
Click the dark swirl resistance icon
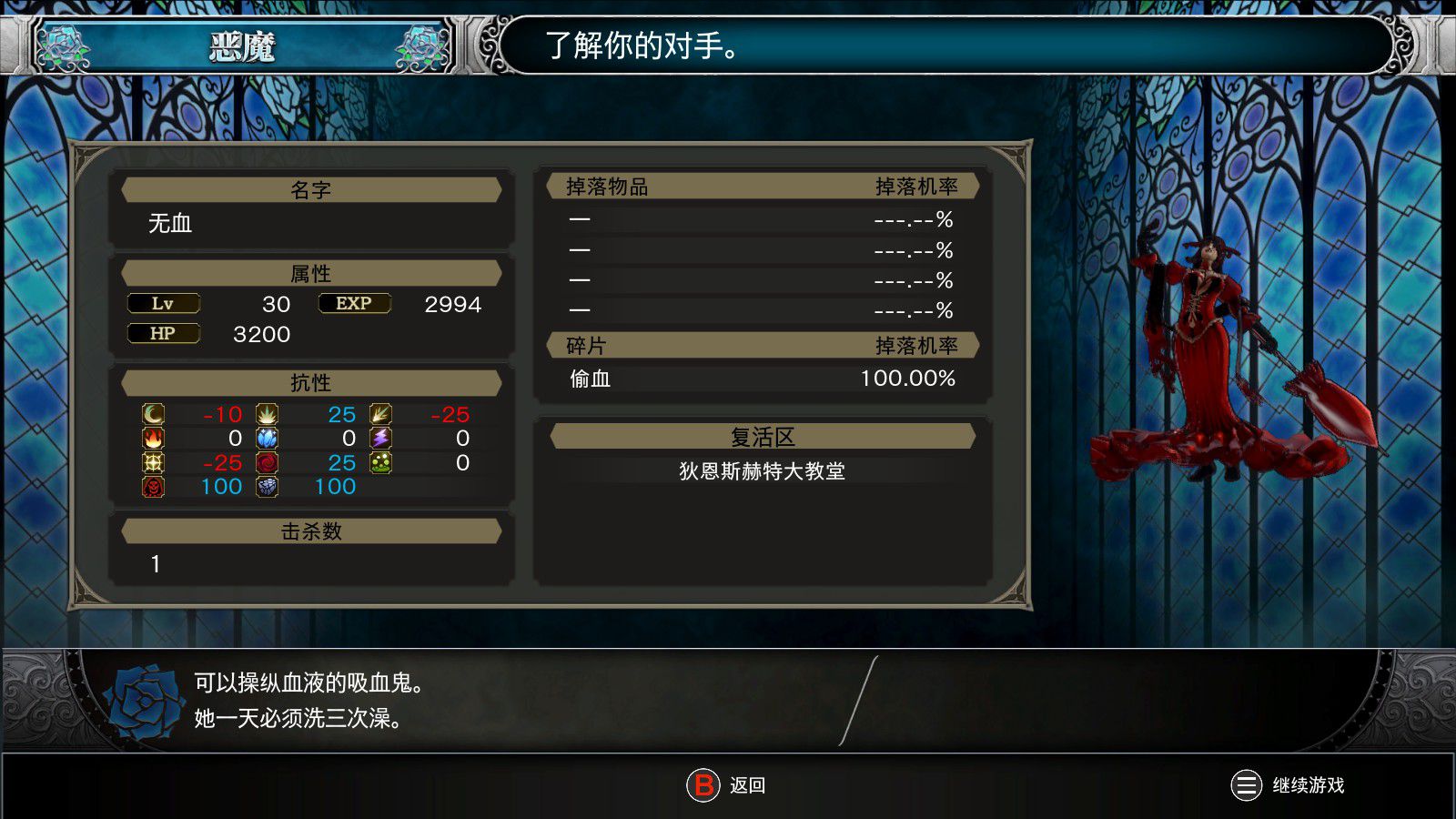pyautogui.click(x=267, y=461)
